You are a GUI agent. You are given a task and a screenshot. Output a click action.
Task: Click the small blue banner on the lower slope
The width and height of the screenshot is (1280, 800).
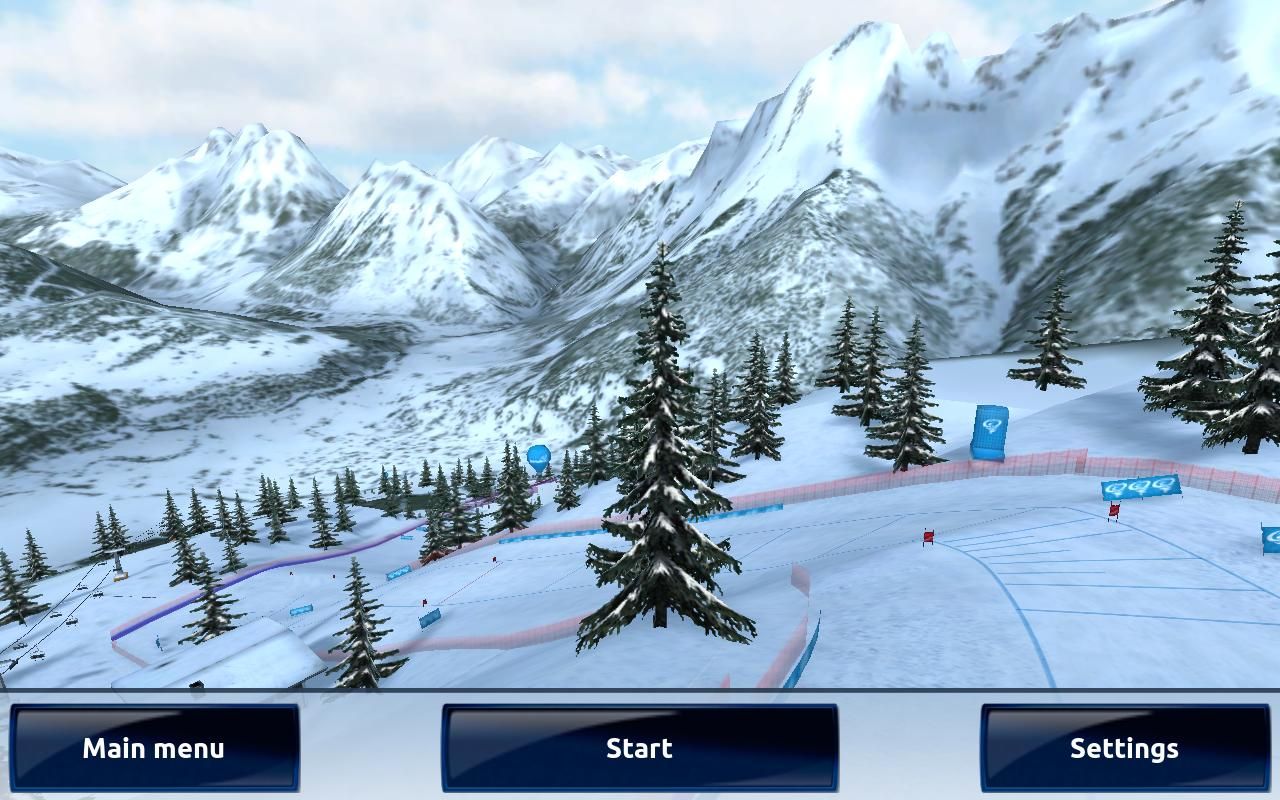click(302, 611)
